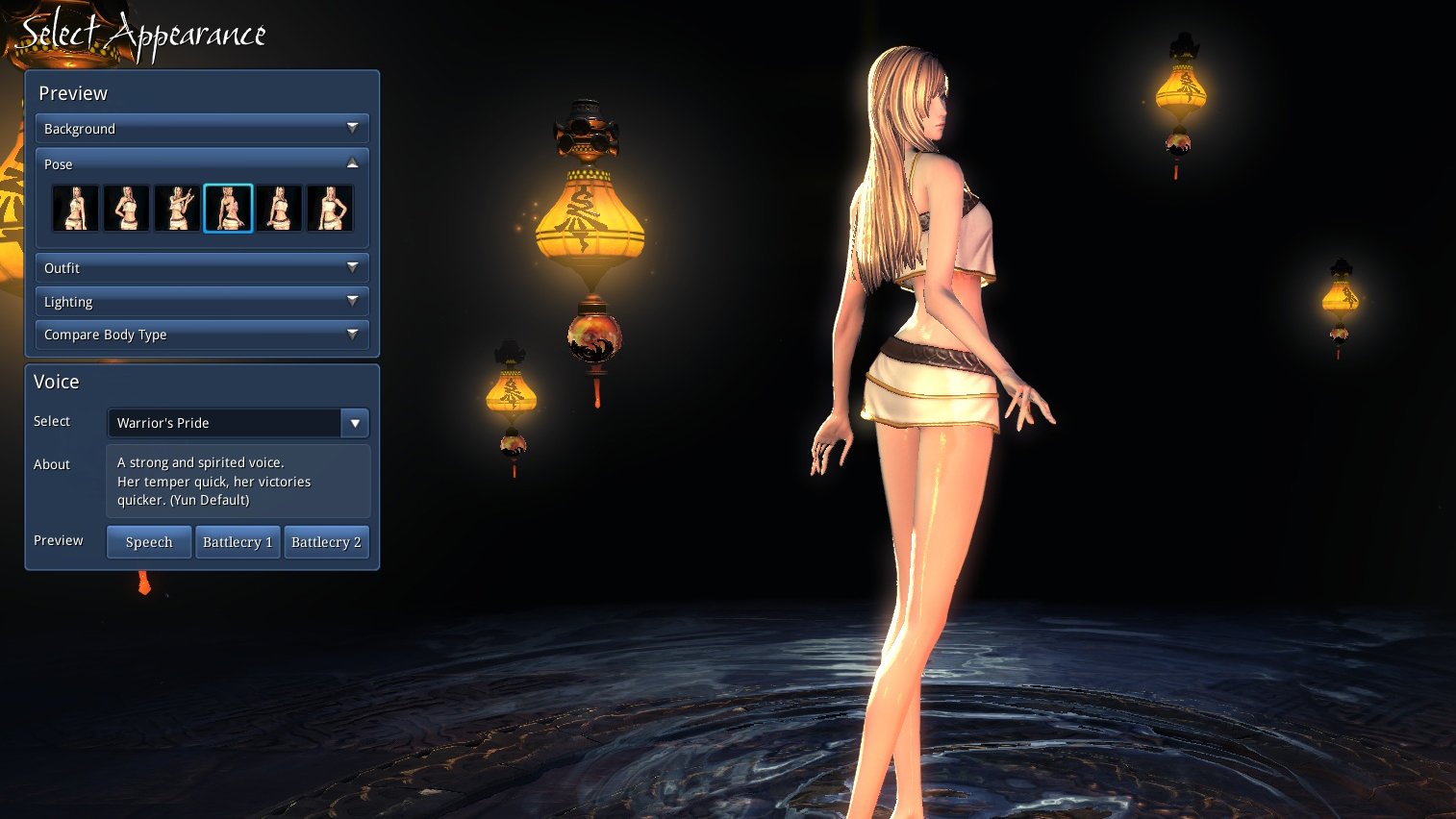1456x819 pixels.
Task: Expand the Lighting options
Action: click(x=202, y=301)
